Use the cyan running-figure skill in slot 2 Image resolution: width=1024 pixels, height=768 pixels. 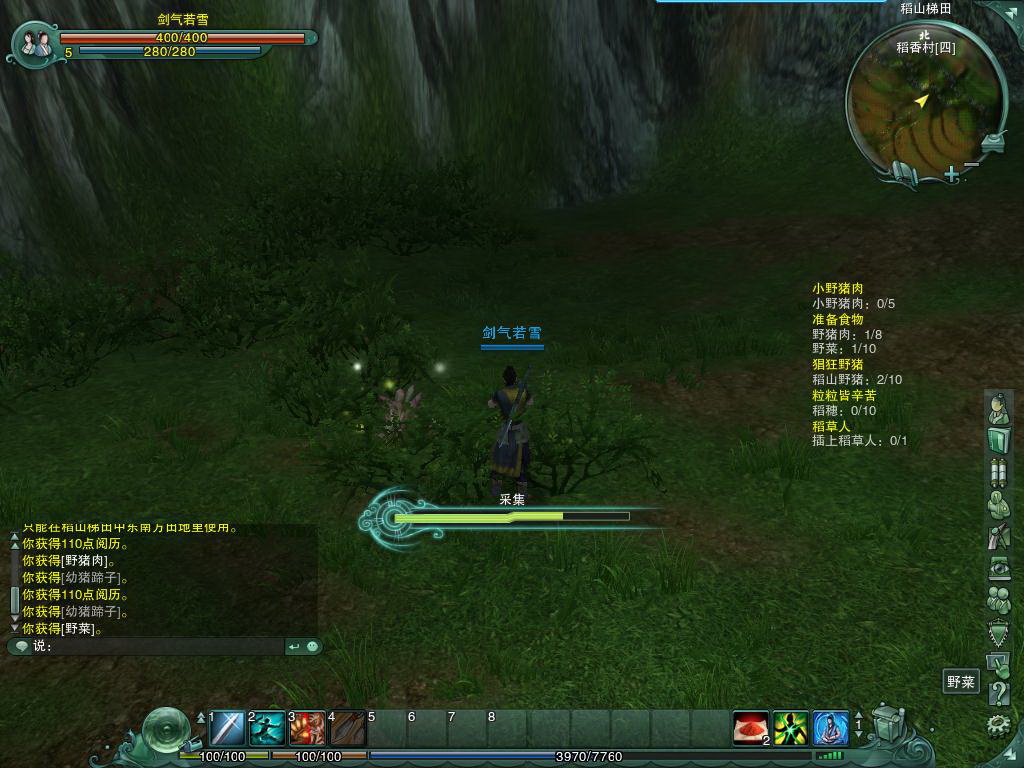(267, 728)
